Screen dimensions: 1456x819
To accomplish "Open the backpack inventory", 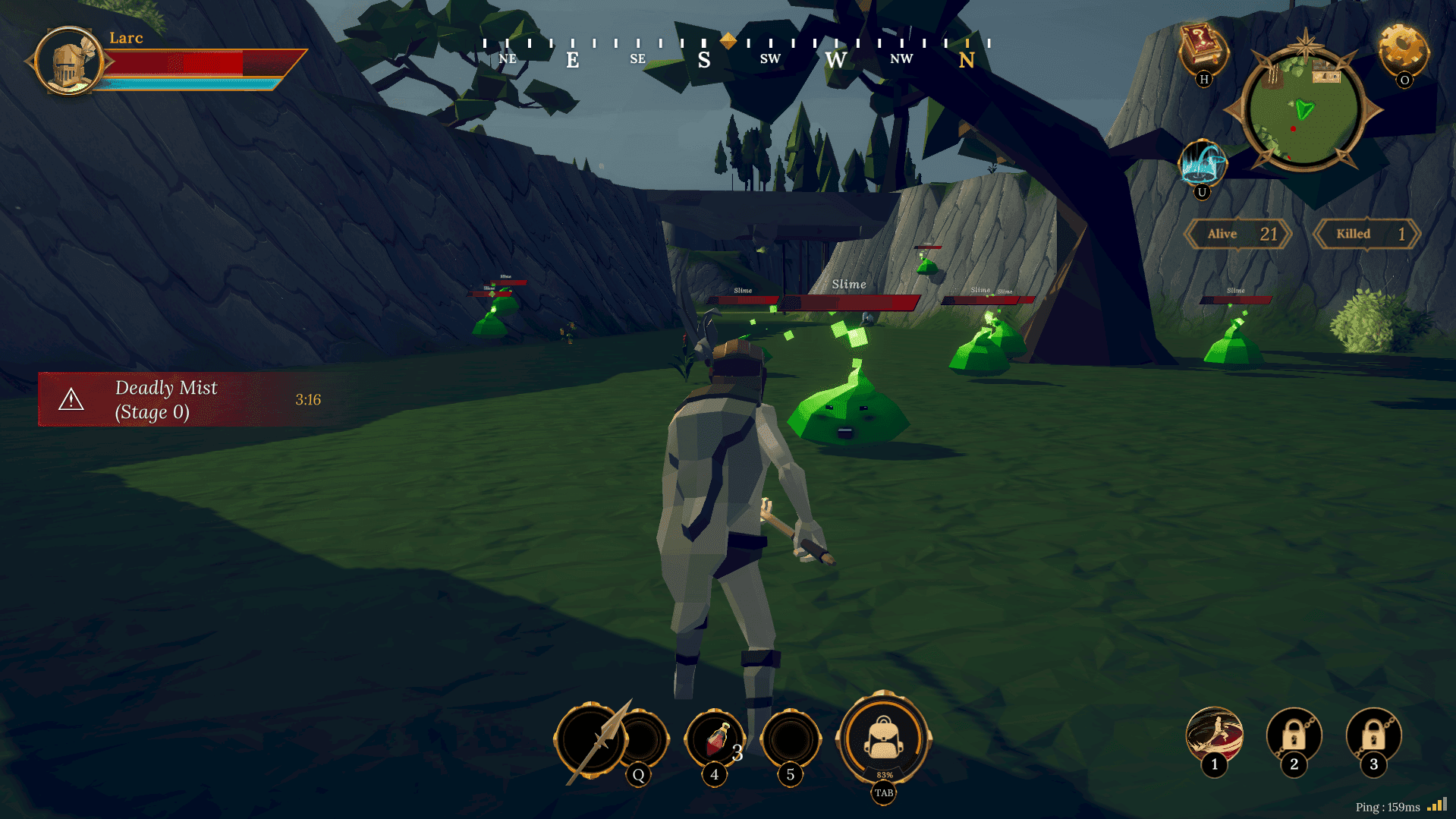I will coord(883,738).
